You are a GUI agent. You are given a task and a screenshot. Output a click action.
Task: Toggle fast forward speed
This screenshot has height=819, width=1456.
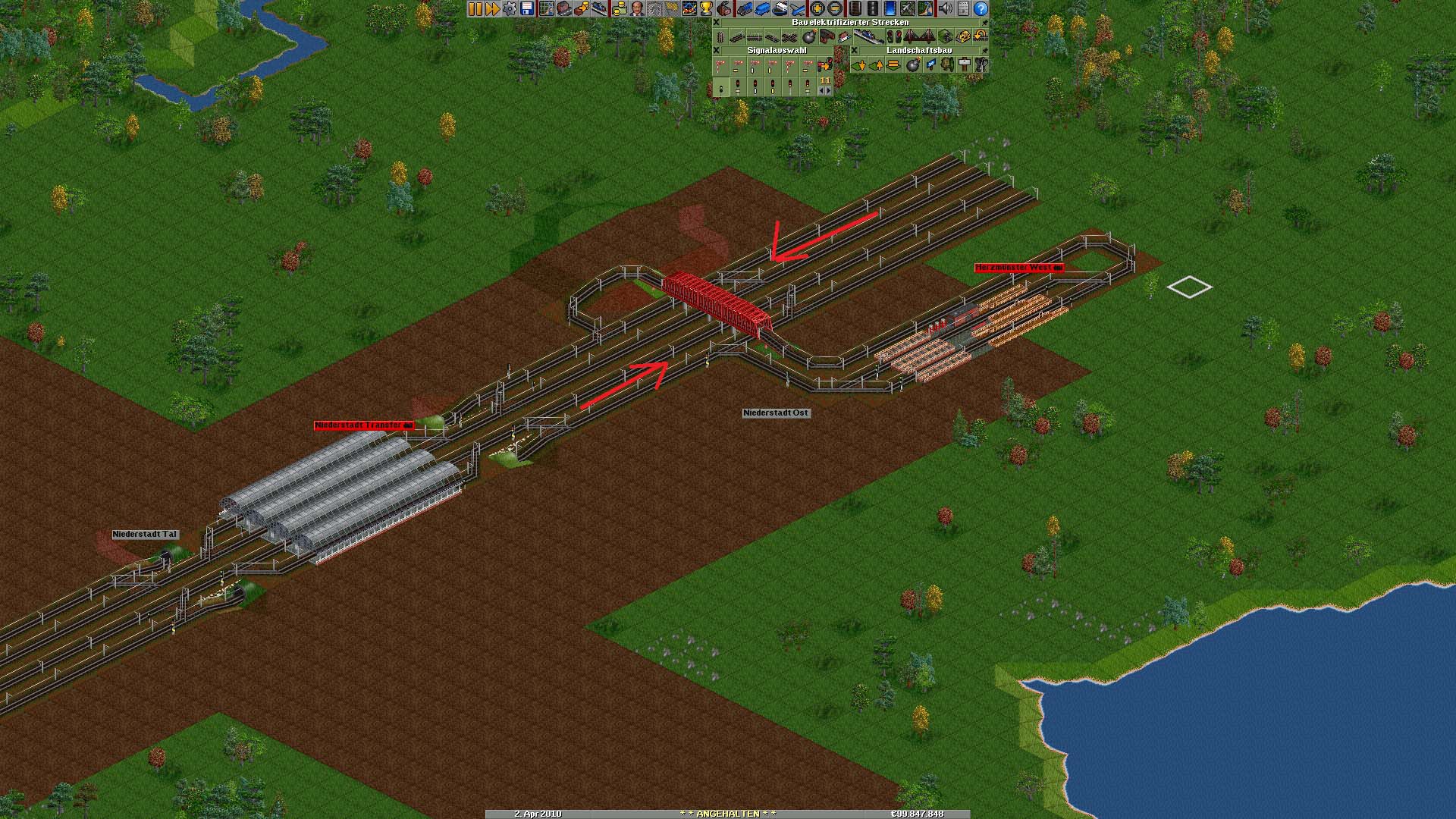[492, 8]
